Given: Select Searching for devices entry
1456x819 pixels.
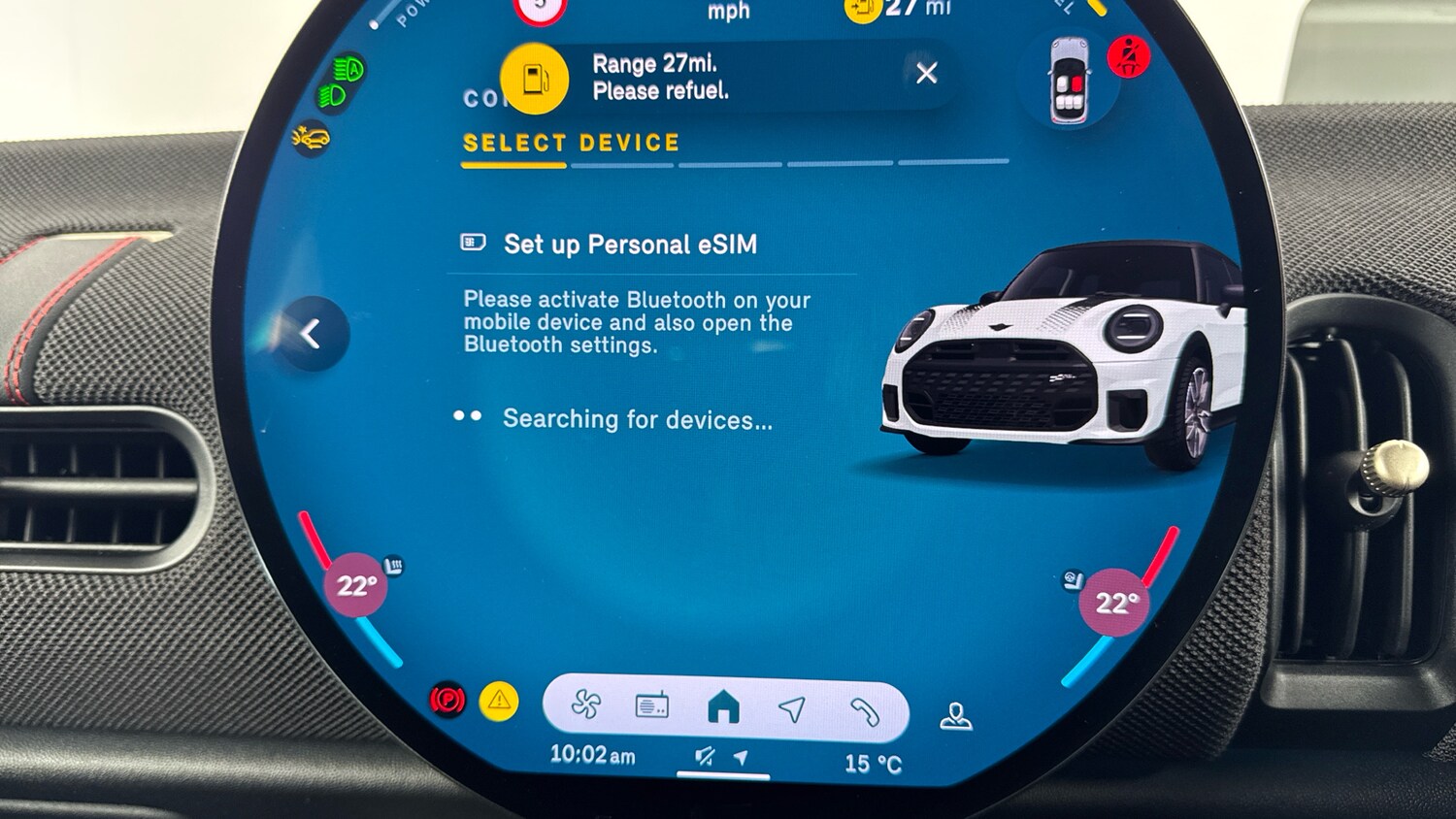Looking at the screenshot, I should (636, 419).
